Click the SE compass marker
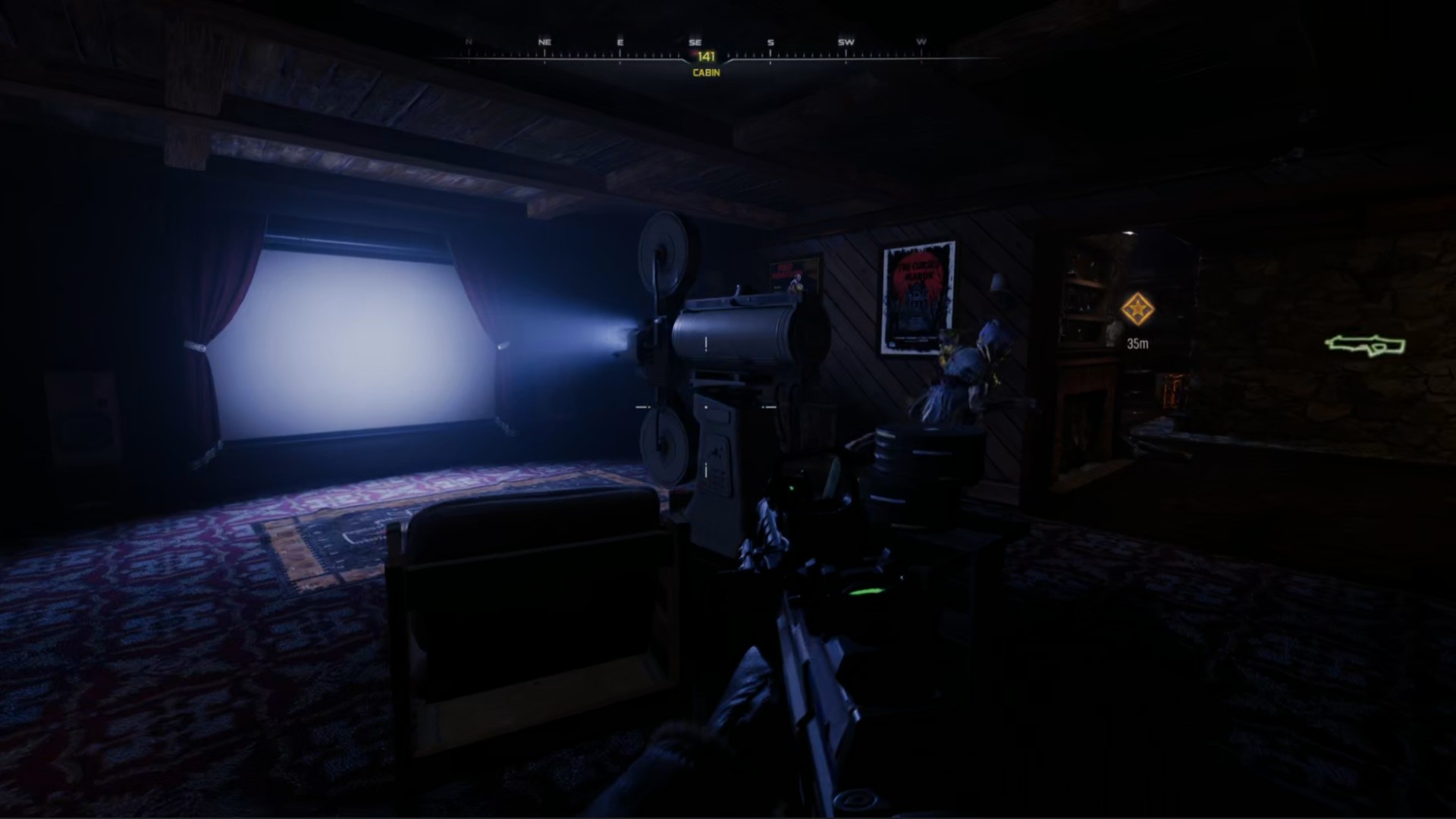Image resolution: width=1456 pixels, height=819 pixels. click(x=695, y=42)
